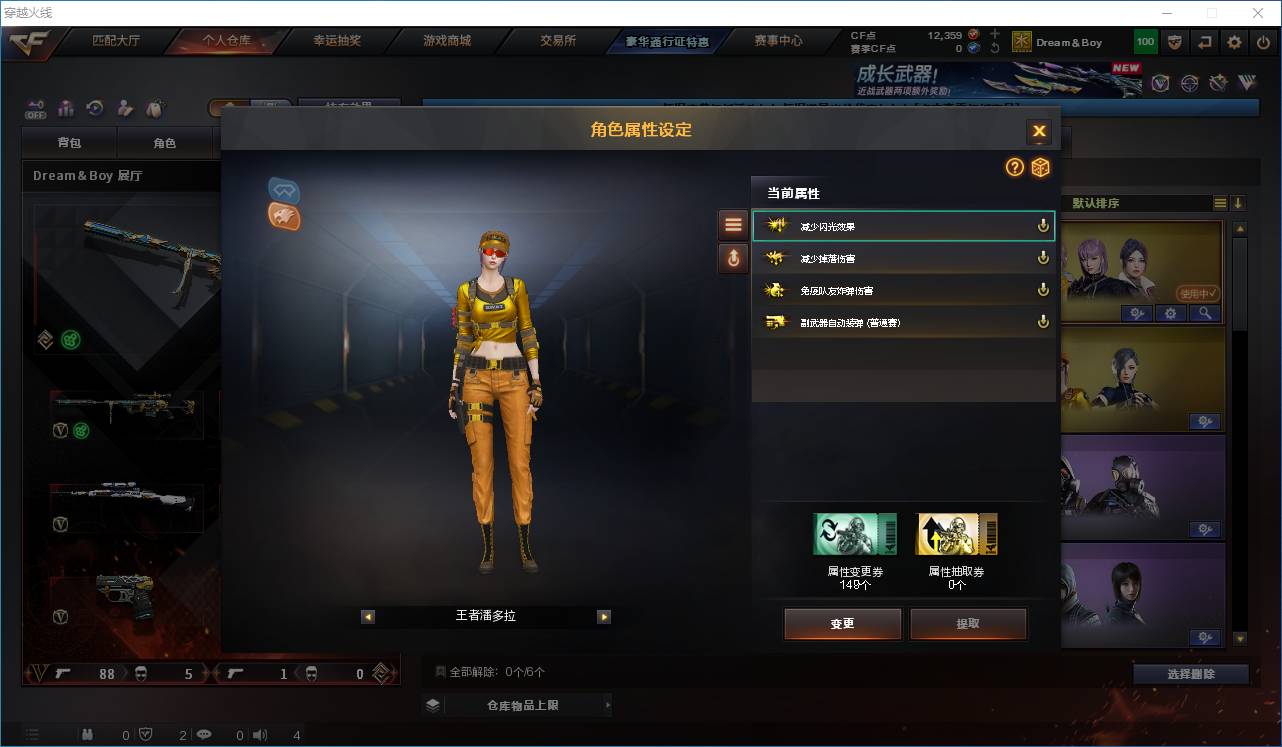Click the left arrow beside 王者潘多拉
Viewport: 1282px width, 747px height.
coord(368,616)
